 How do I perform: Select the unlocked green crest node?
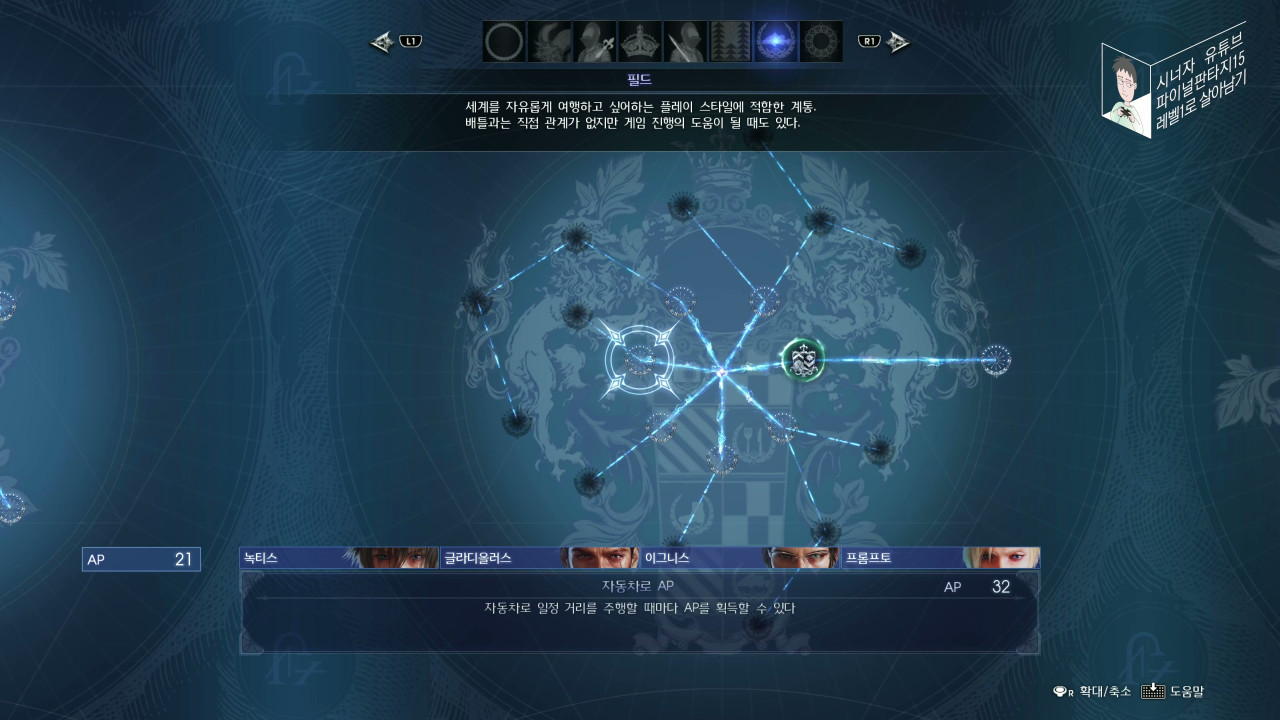[x=802, y=360]
